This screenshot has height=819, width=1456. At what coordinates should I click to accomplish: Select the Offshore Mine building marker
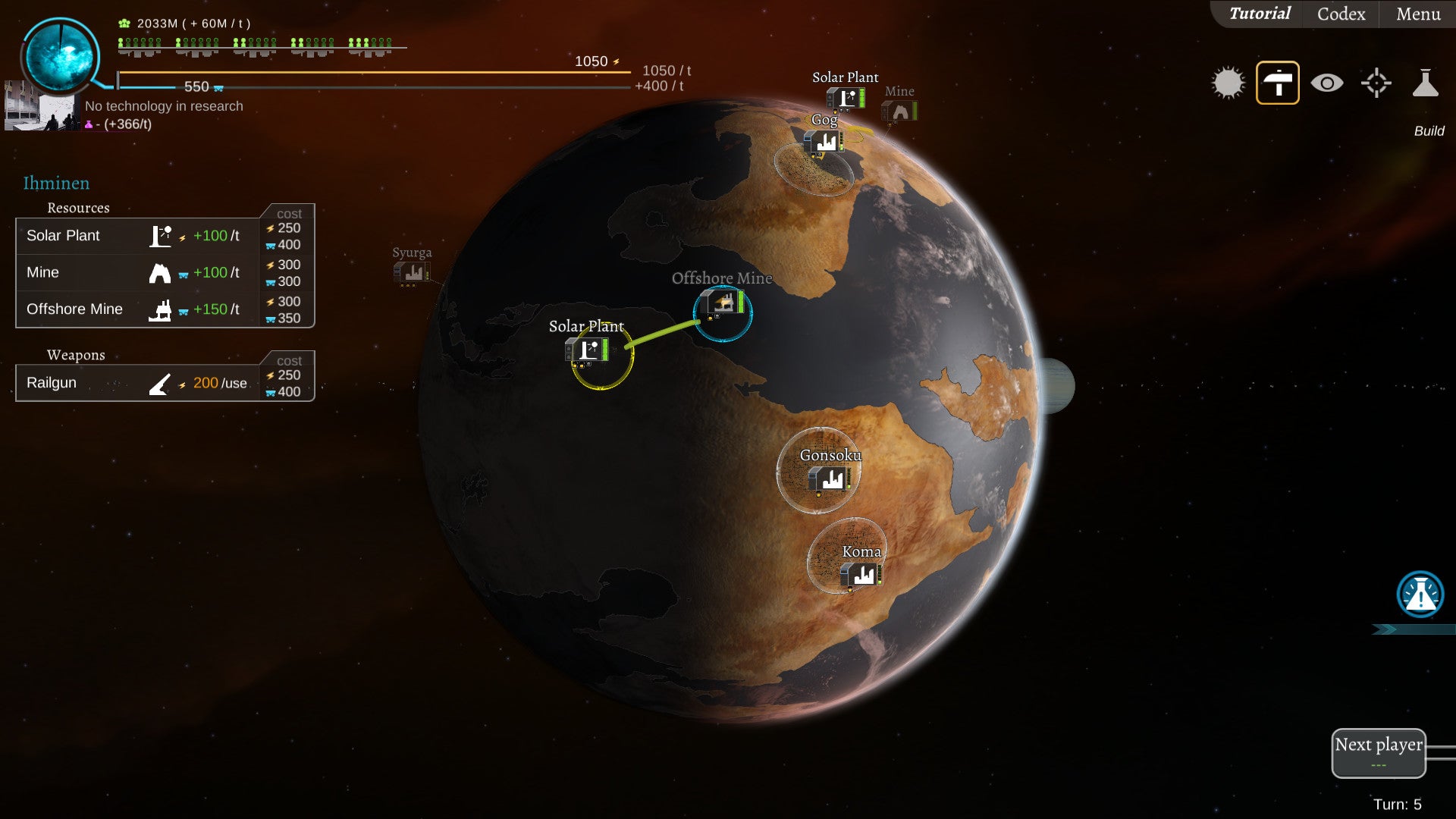click(723, 304)
